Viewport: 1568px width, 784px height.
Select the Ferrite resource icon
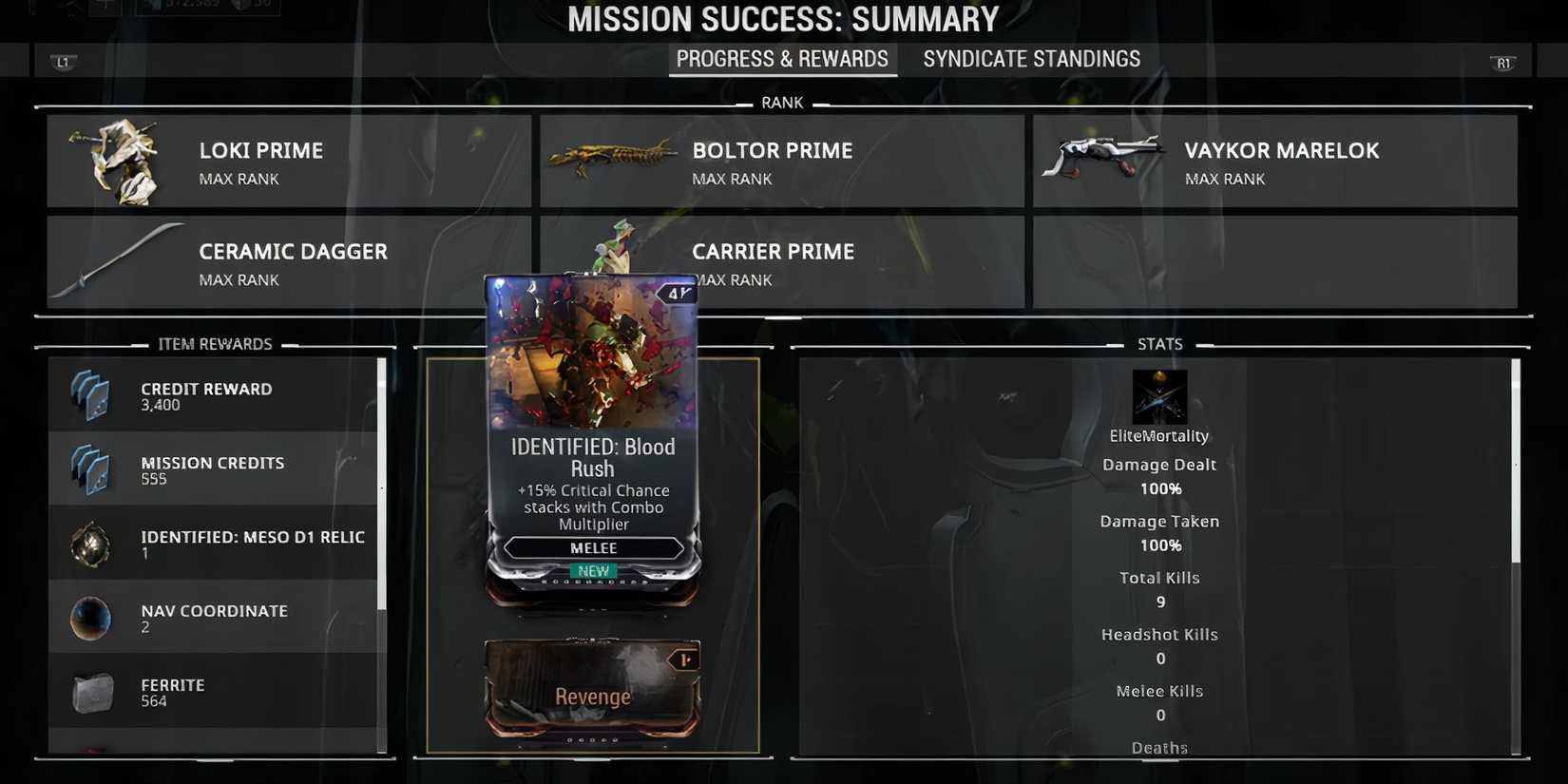(90, 693)
